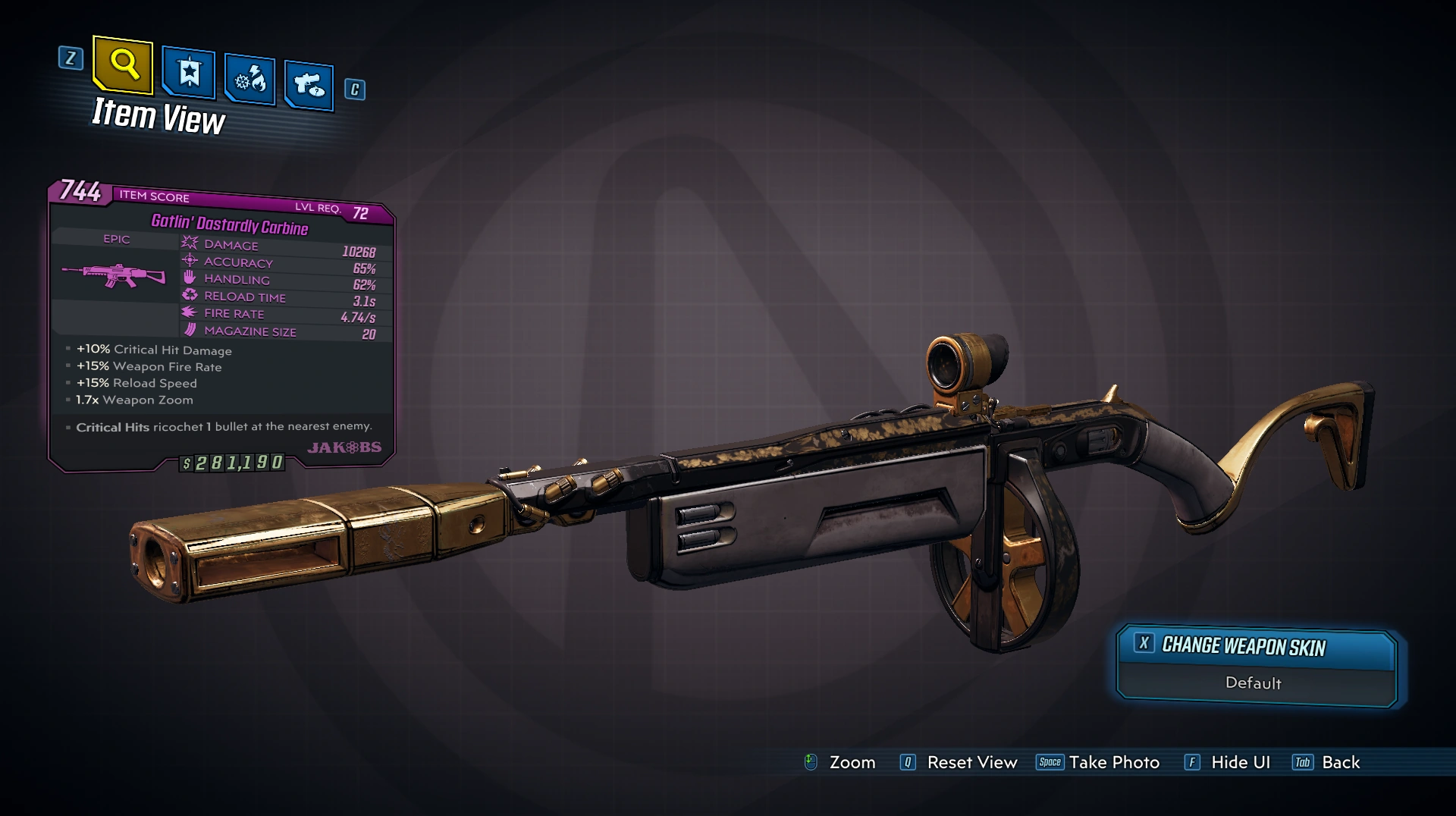Select the Default weapon skin field
The height and width of the screenshot is (816, 1456).
(x=1254, y=683)
